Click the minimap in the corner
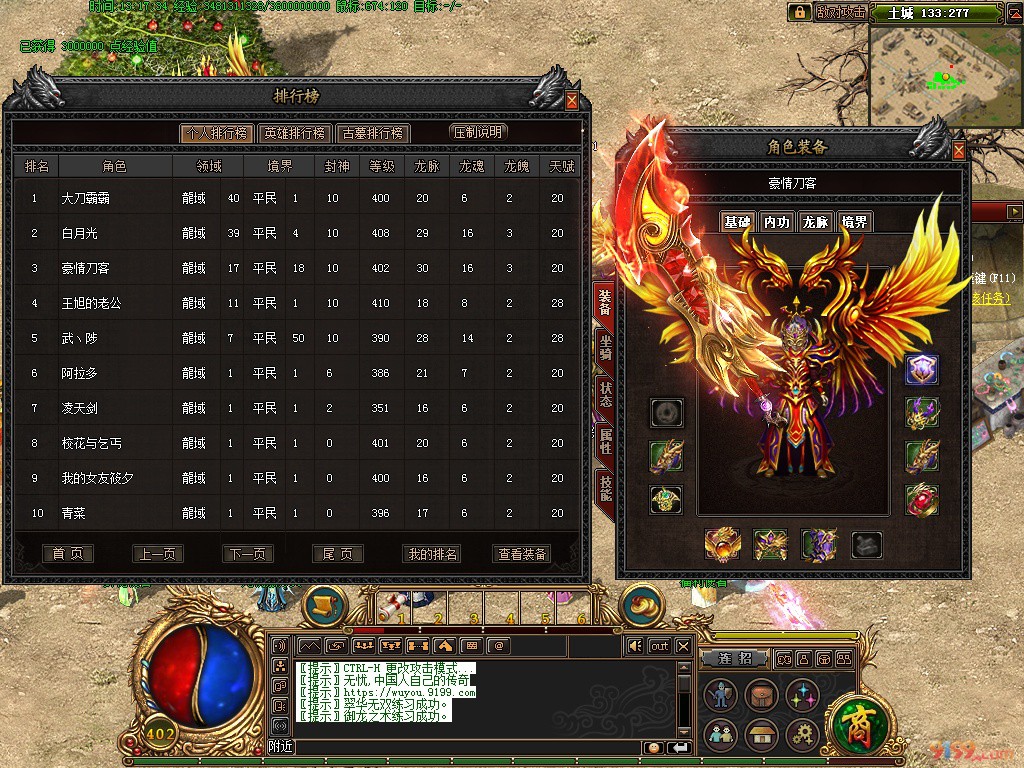The image size is (1024, 768). coord(945,77)
